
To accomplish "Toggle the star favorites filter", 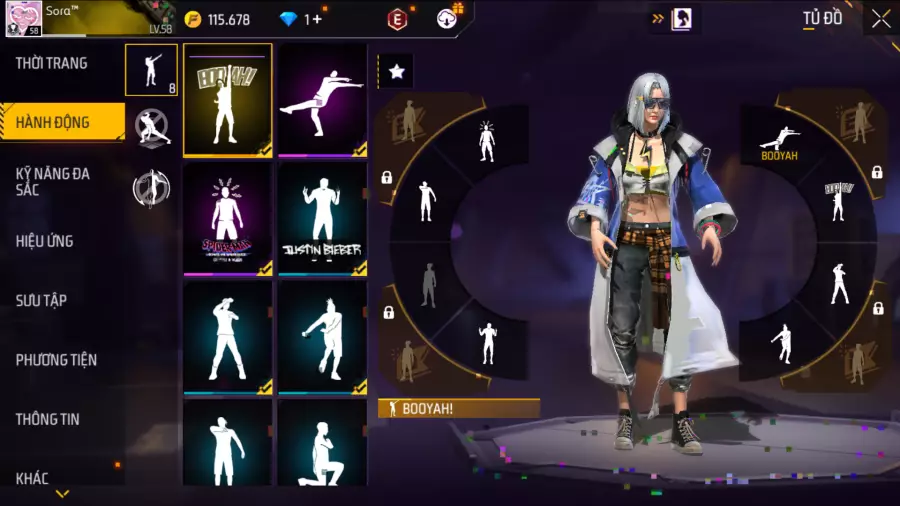I will [396, 71].
